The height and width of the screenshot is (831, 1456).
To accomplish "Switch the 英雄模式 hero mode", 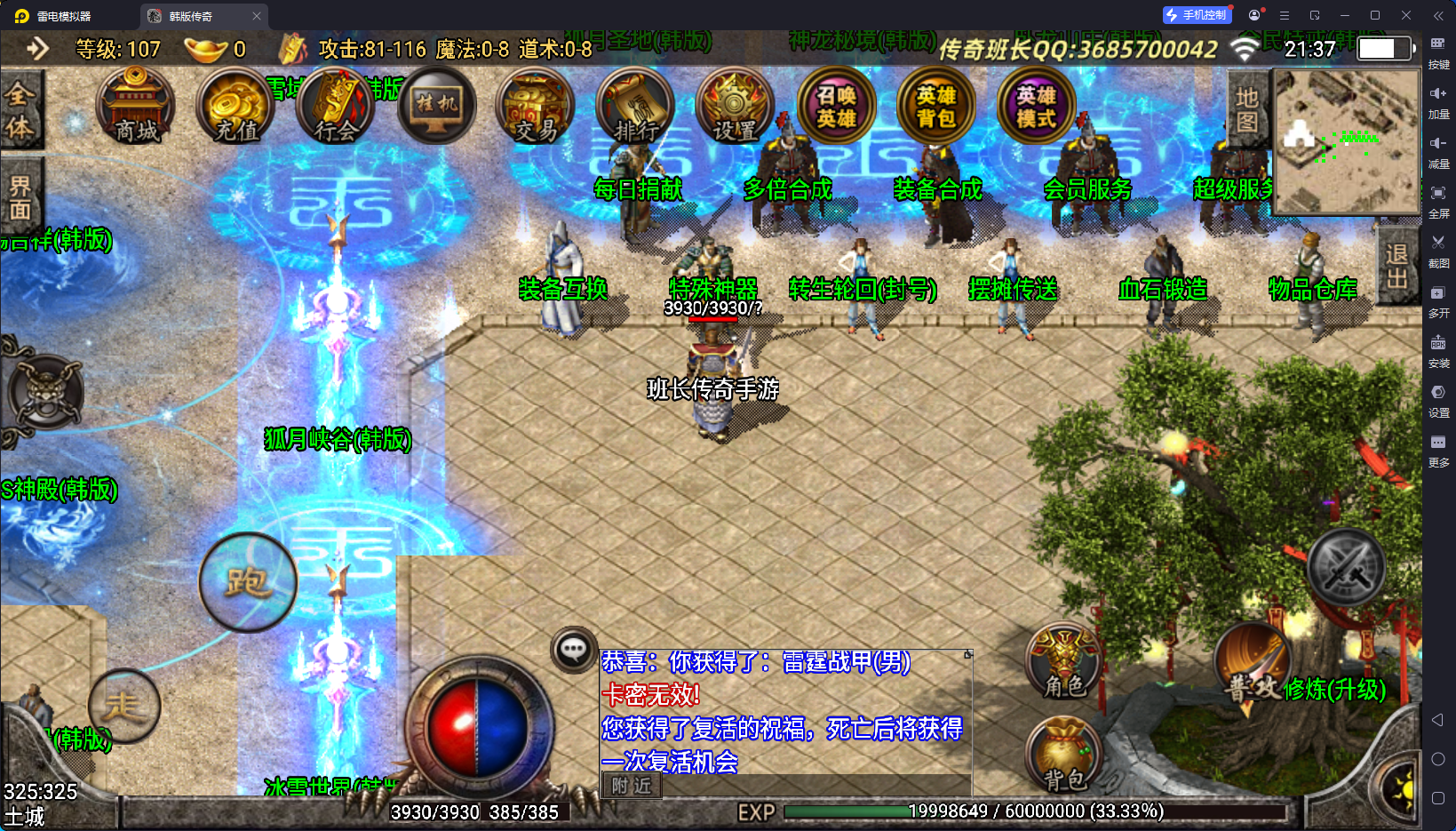I will [1036, 107].
